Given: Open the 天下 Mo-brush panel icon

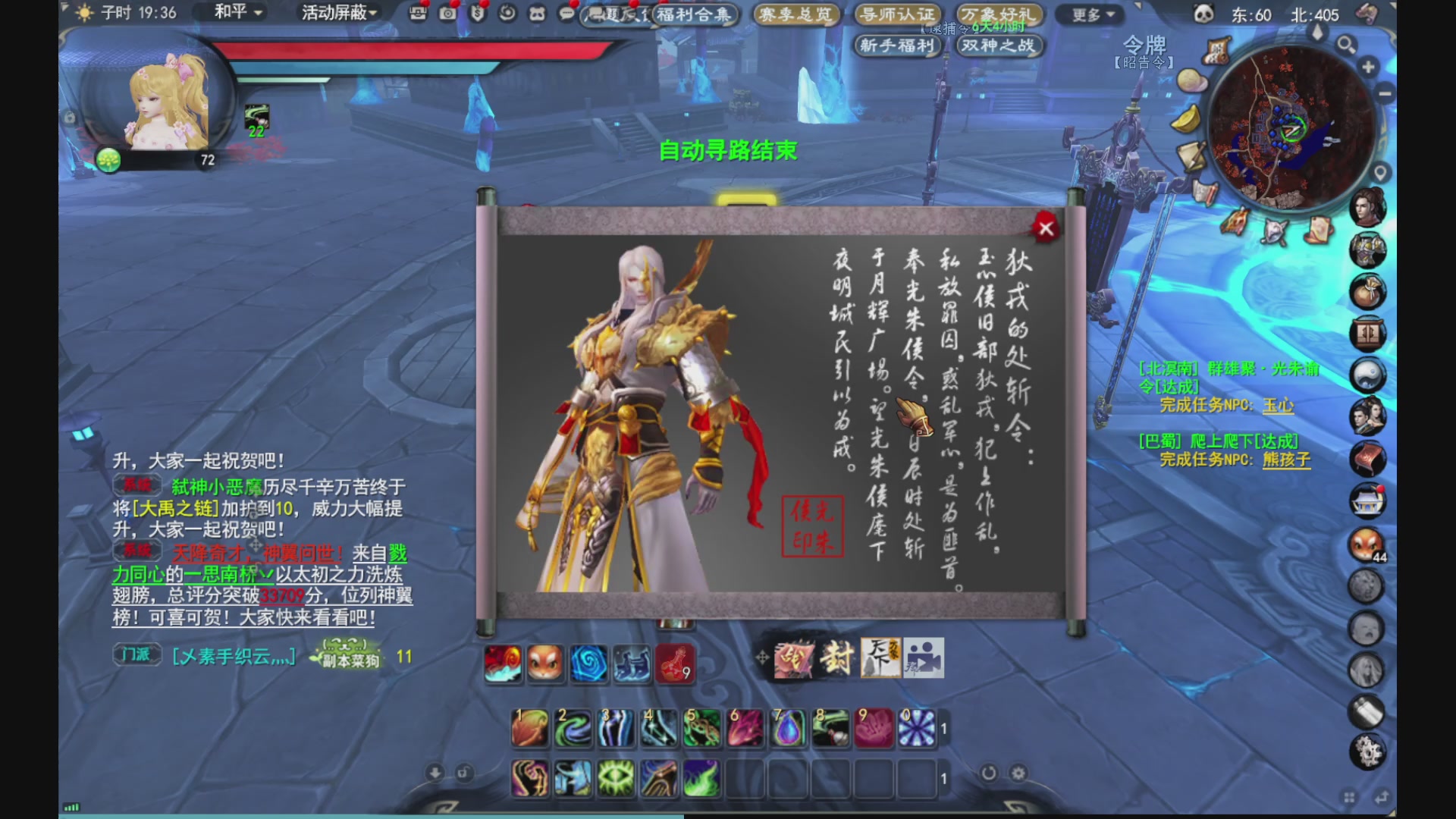Looking at the screenshot, I should 883,657.
